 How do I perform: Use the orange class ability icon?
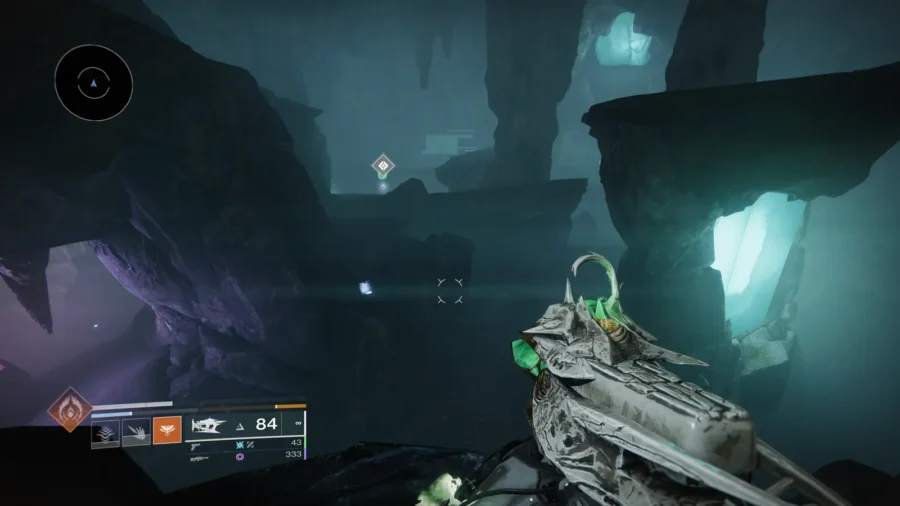167,431
